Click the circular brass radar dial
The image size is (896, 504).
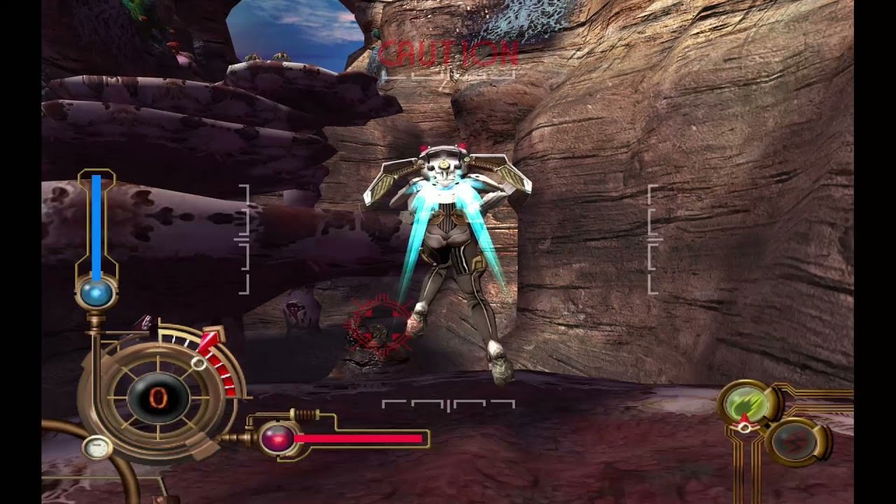click(156, 397)
